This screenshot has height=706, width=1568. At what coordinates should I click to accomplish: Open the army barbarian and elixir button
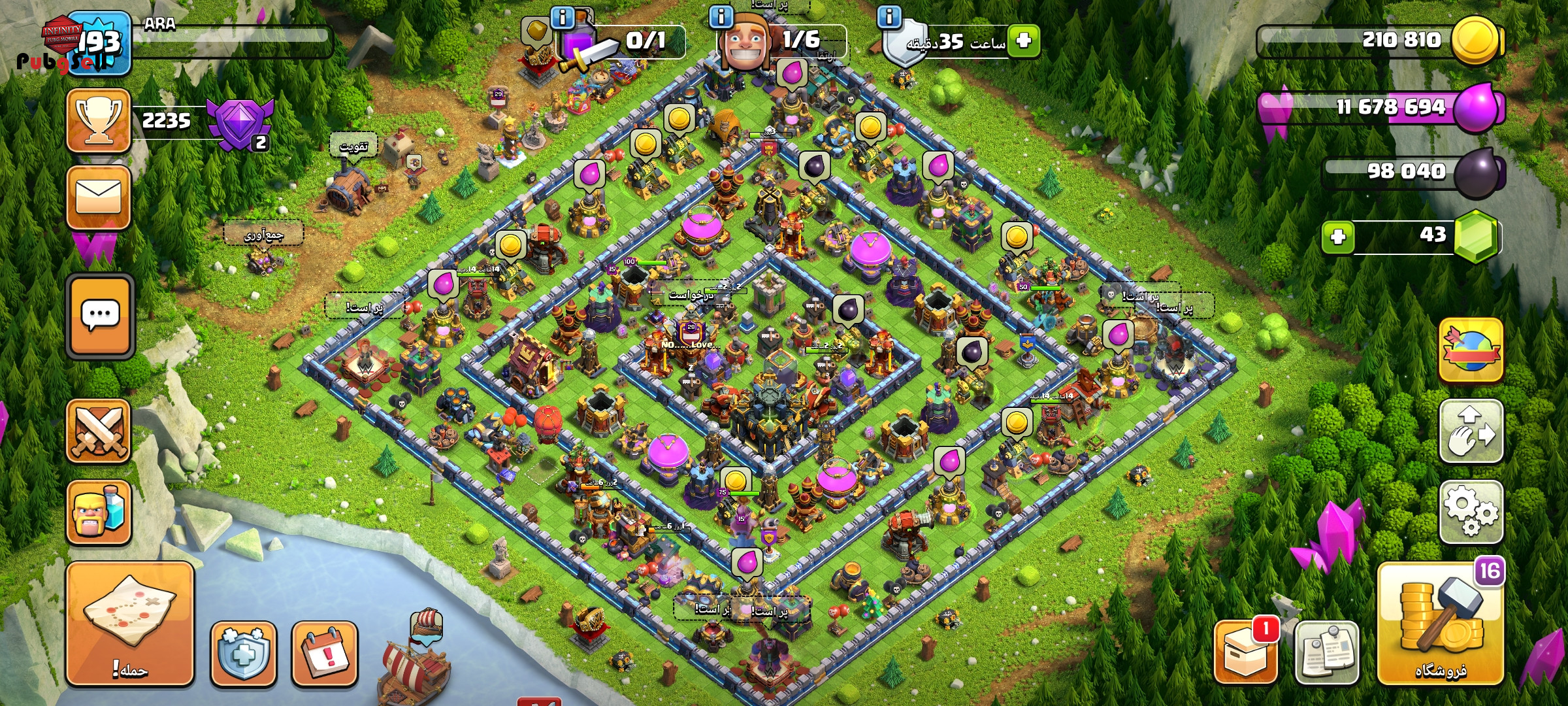click(x=99, y=512)
